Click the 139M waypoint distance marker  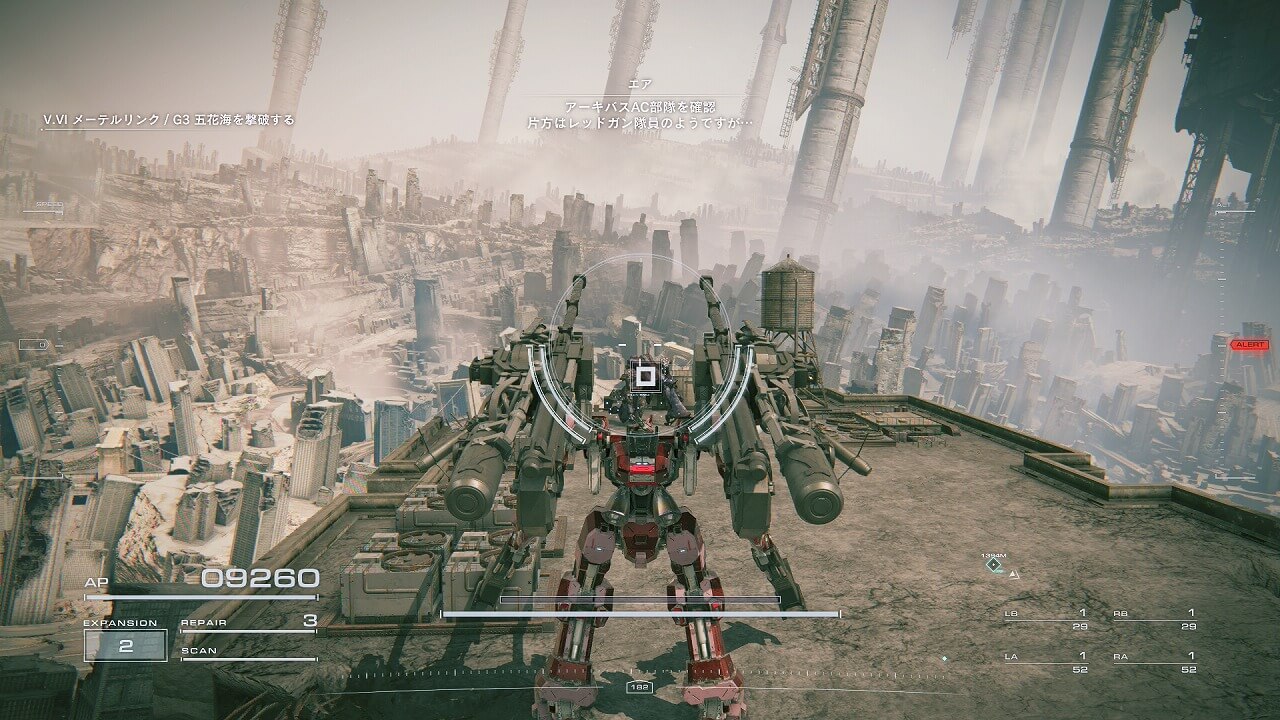tap(994, 565)
